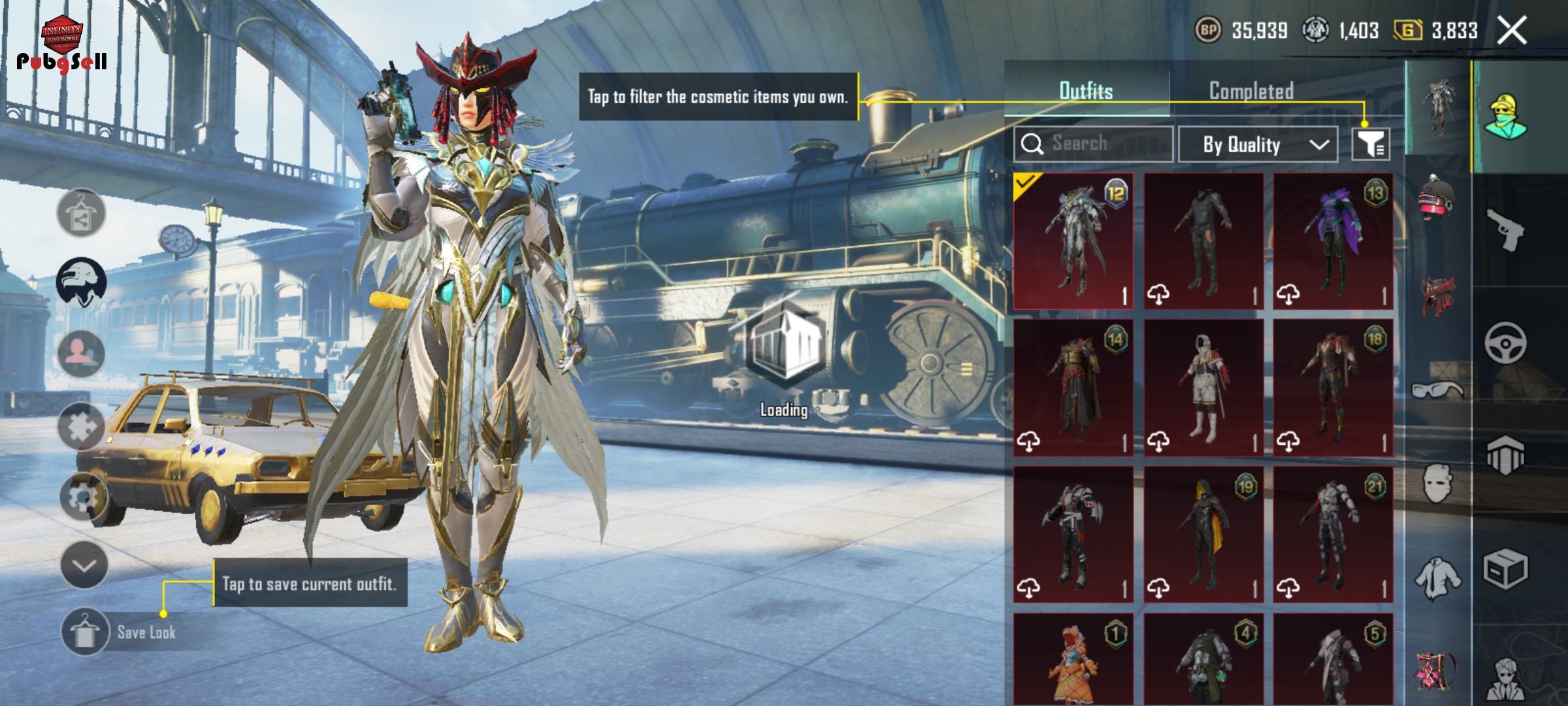The image size is (1568, 706).
Task: Select the character avatar category tab
Action: point(1505,117)
